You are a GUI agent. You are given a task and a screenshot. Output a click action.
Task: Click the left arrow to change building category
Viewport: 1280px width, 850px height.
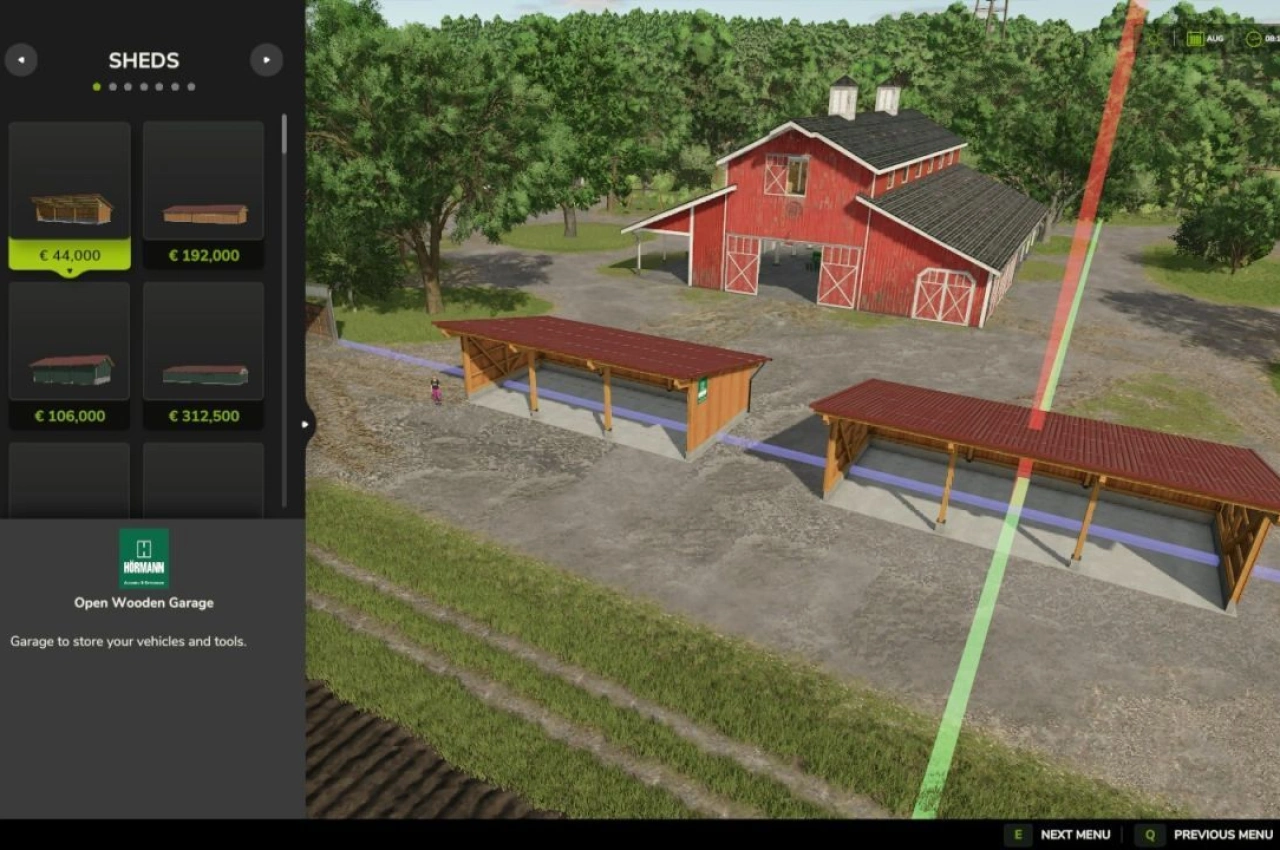(21, 60)
